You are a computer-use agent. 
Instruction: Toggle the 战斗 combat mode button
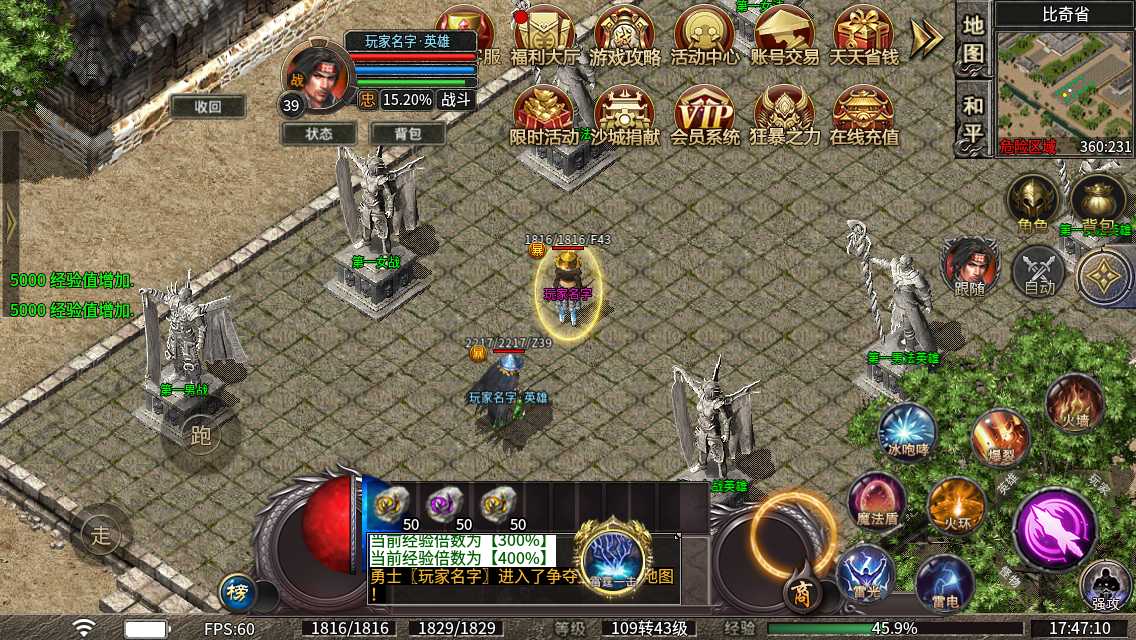click(x=456, y=100)
